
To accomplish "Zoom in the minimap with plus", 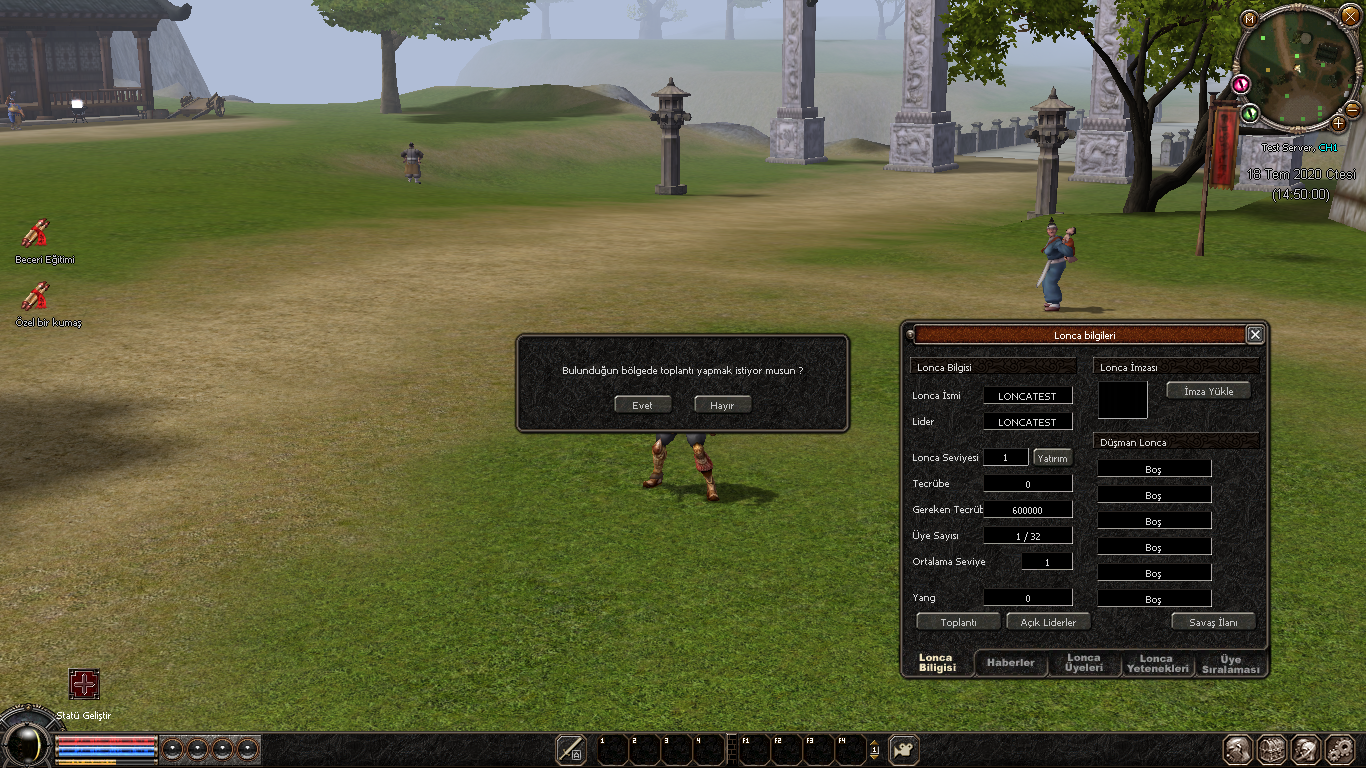I will coord(1339,123).
